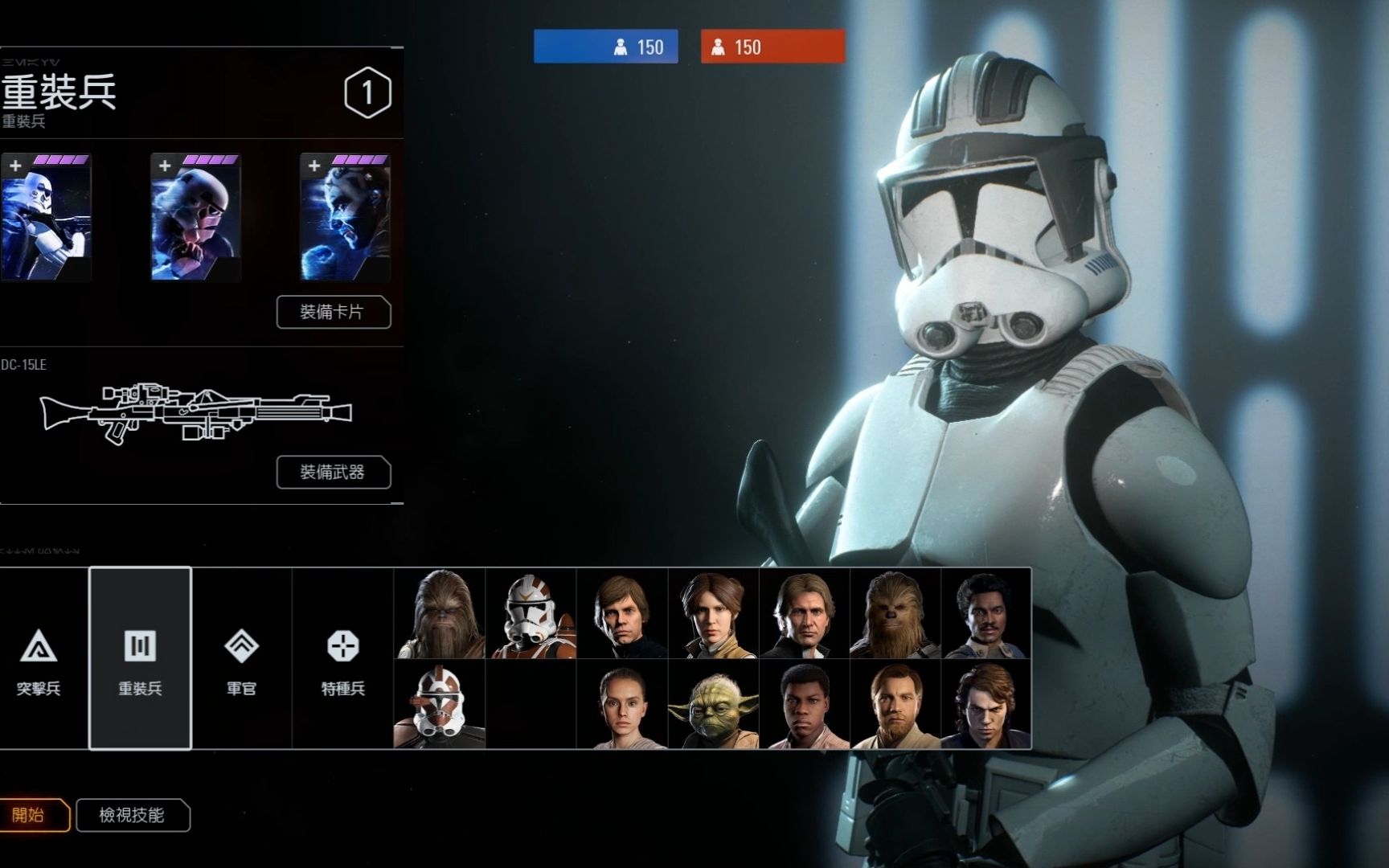The image size is (1389, 868).
Task: Choose the 特種兵 specialist class
Action: (342, 659)
